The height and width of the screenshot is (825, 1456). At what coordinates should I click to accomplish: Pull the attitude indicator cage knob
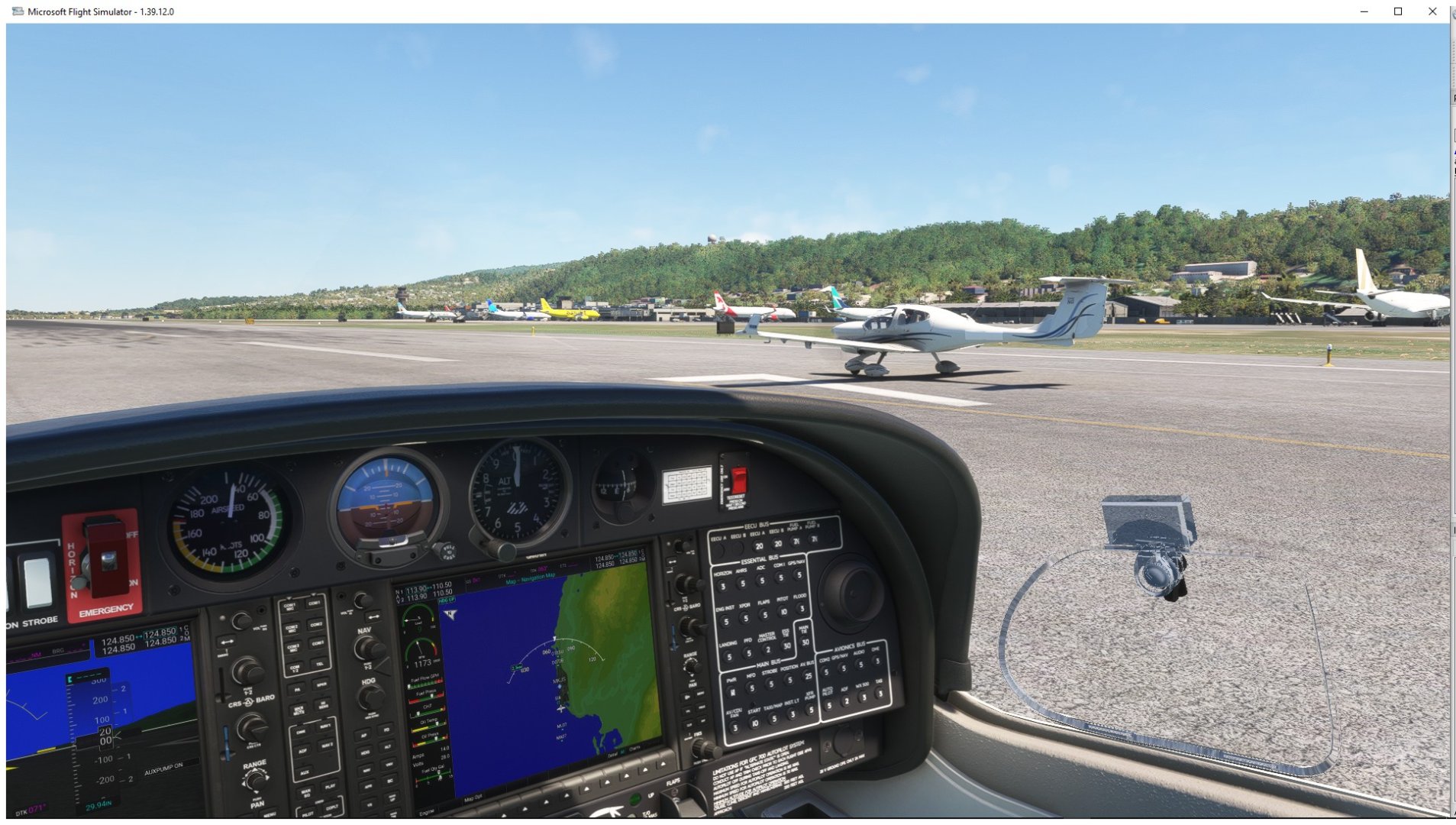click(x=445, y=551)
